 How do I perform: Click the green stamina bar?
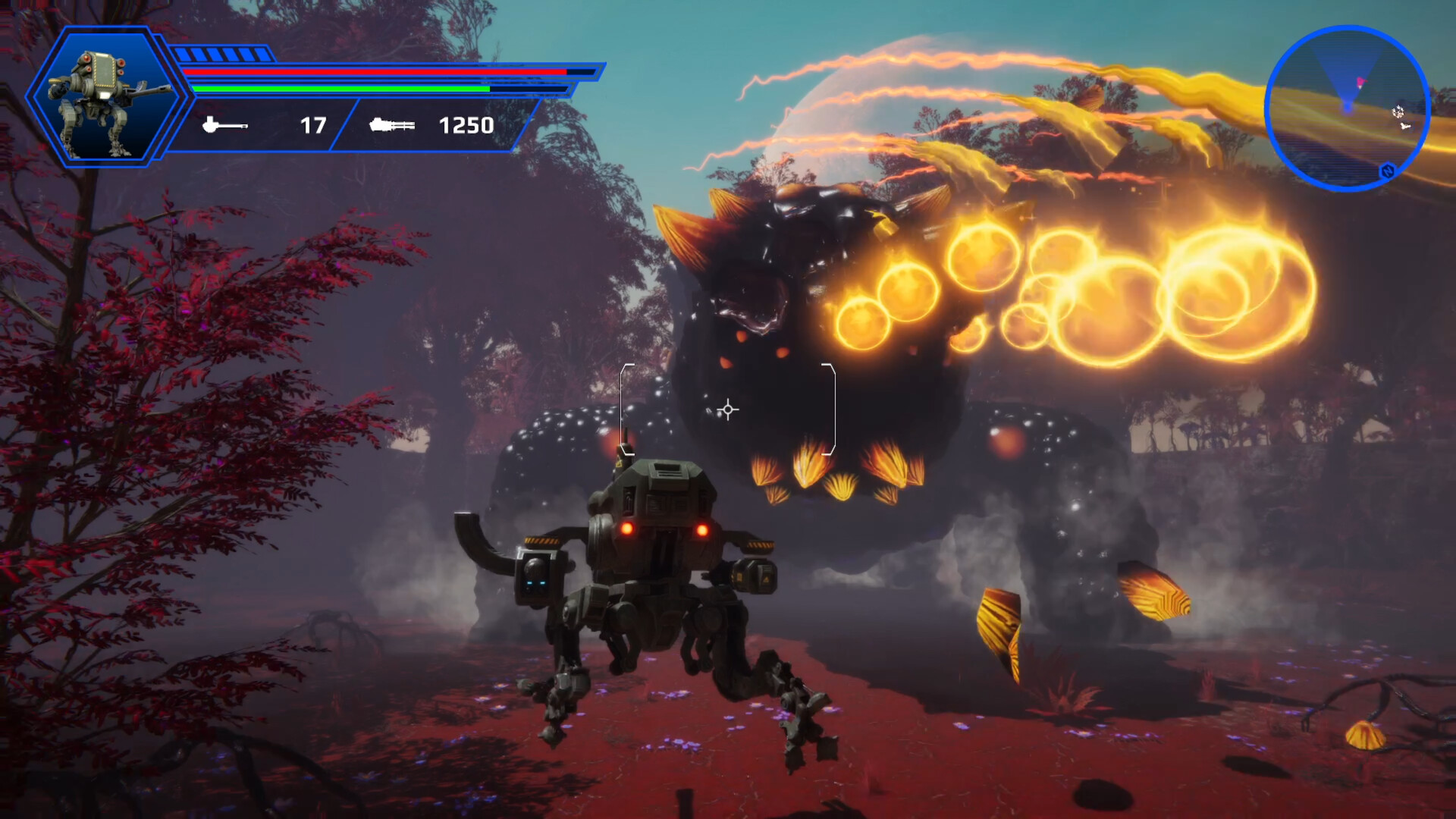pyautogui.click(x=341, y=89)
